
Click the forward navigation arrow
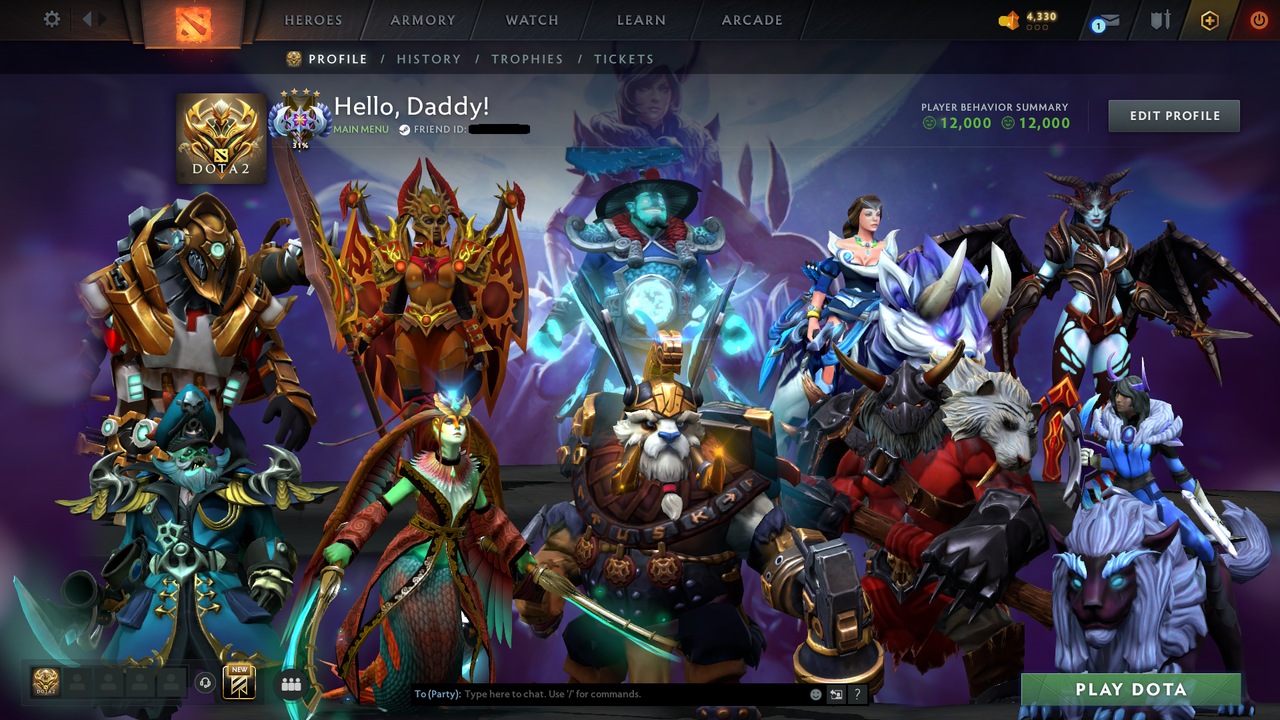tap(101, 18)
